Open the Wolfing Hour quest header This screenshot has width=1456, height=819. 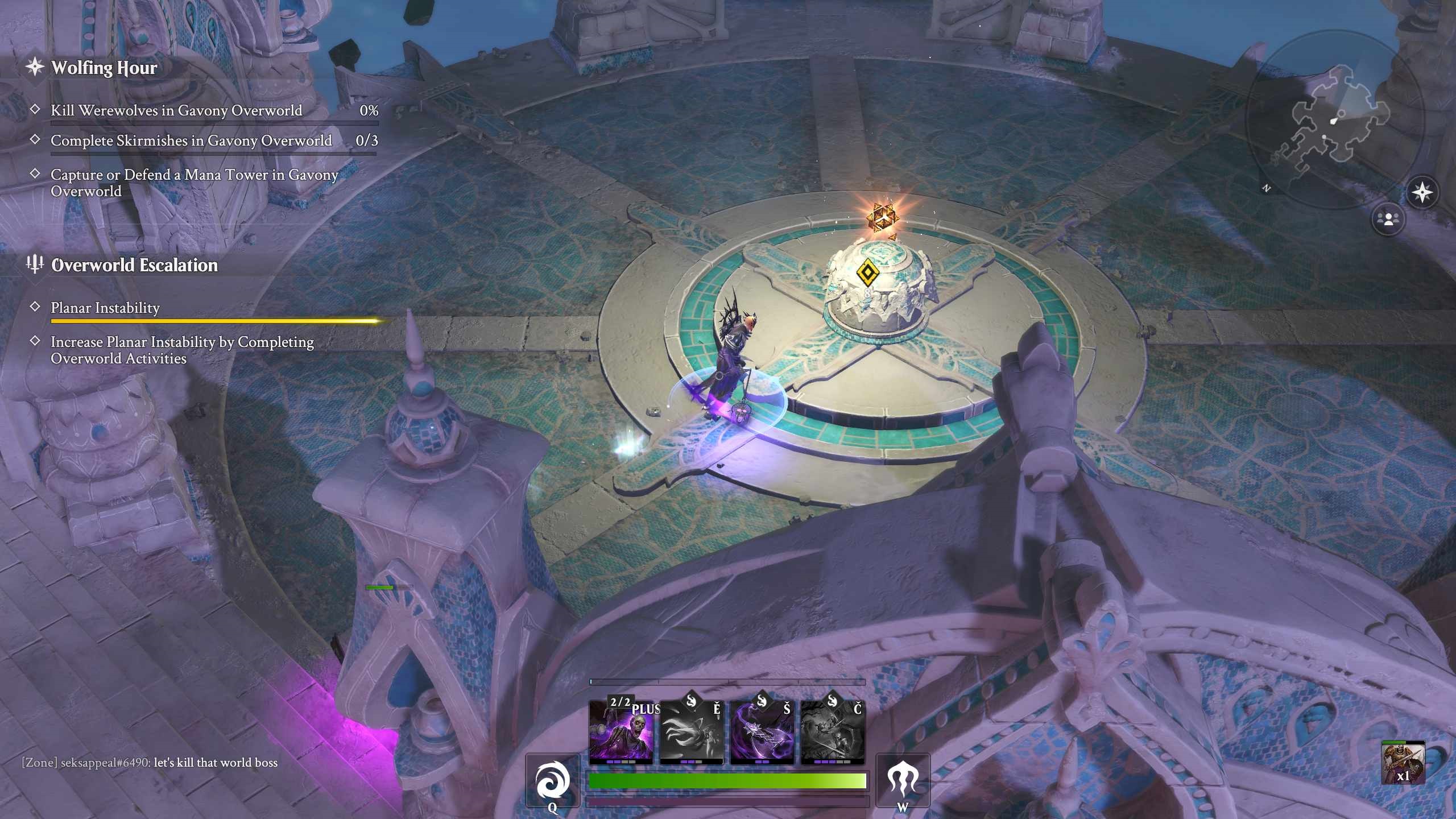104,68
